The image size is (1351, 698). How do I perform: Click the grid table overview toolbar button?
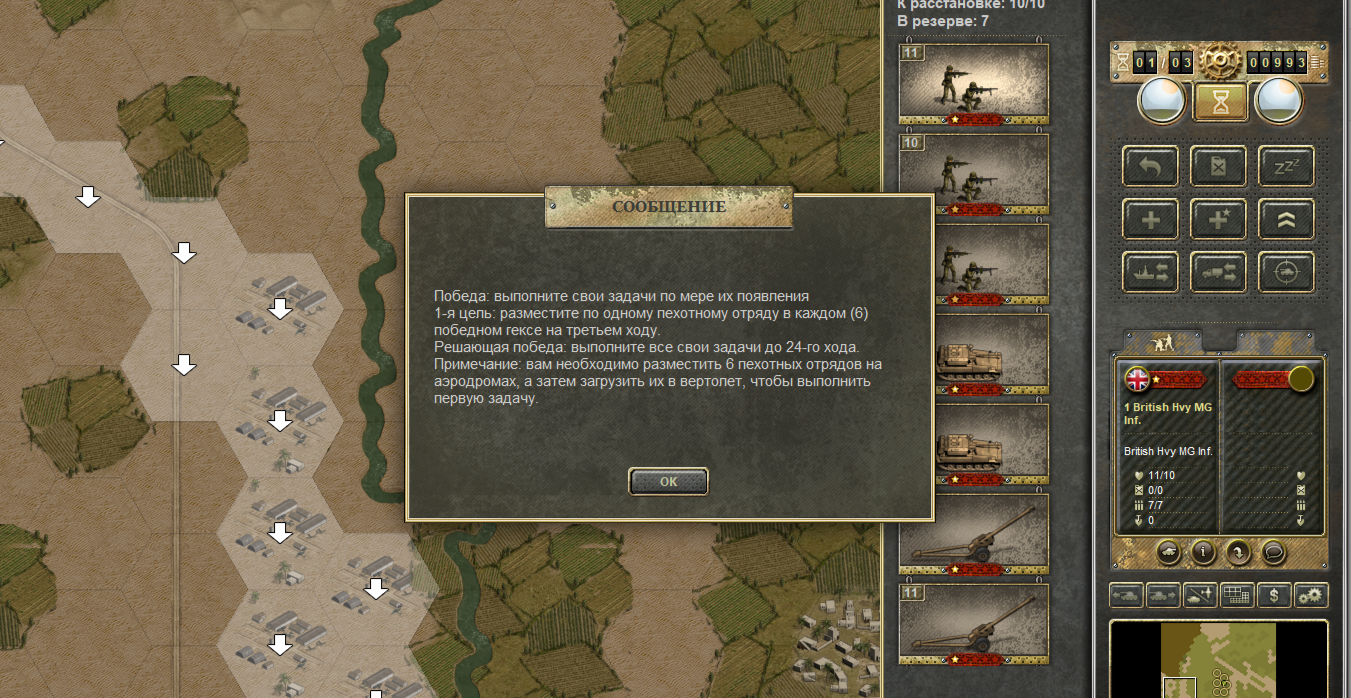(x=1236, y=595)
